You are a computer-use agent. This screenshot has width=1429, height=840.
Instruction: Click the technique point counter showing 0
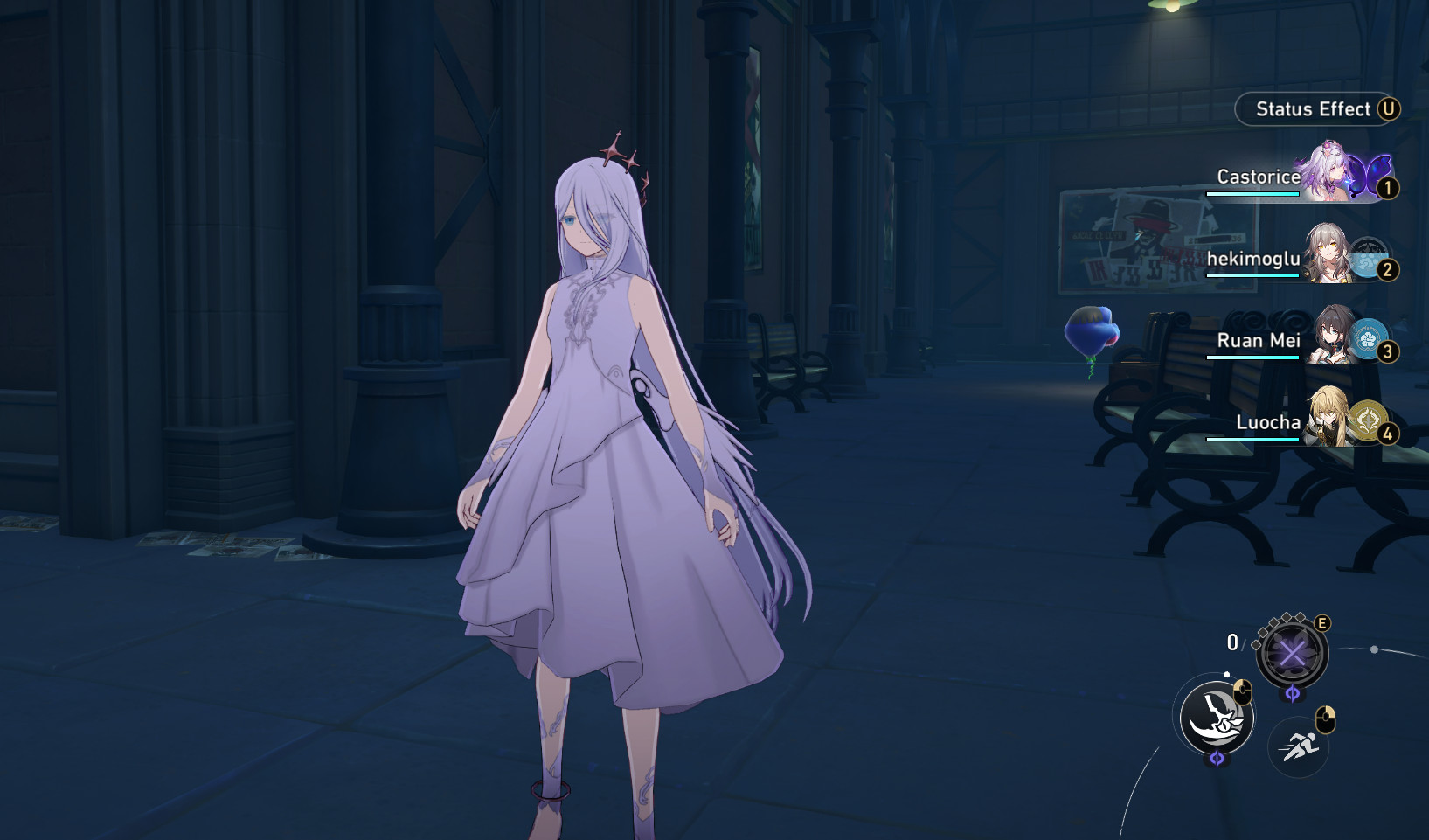pyautogui.click(x=1232, y=642)
